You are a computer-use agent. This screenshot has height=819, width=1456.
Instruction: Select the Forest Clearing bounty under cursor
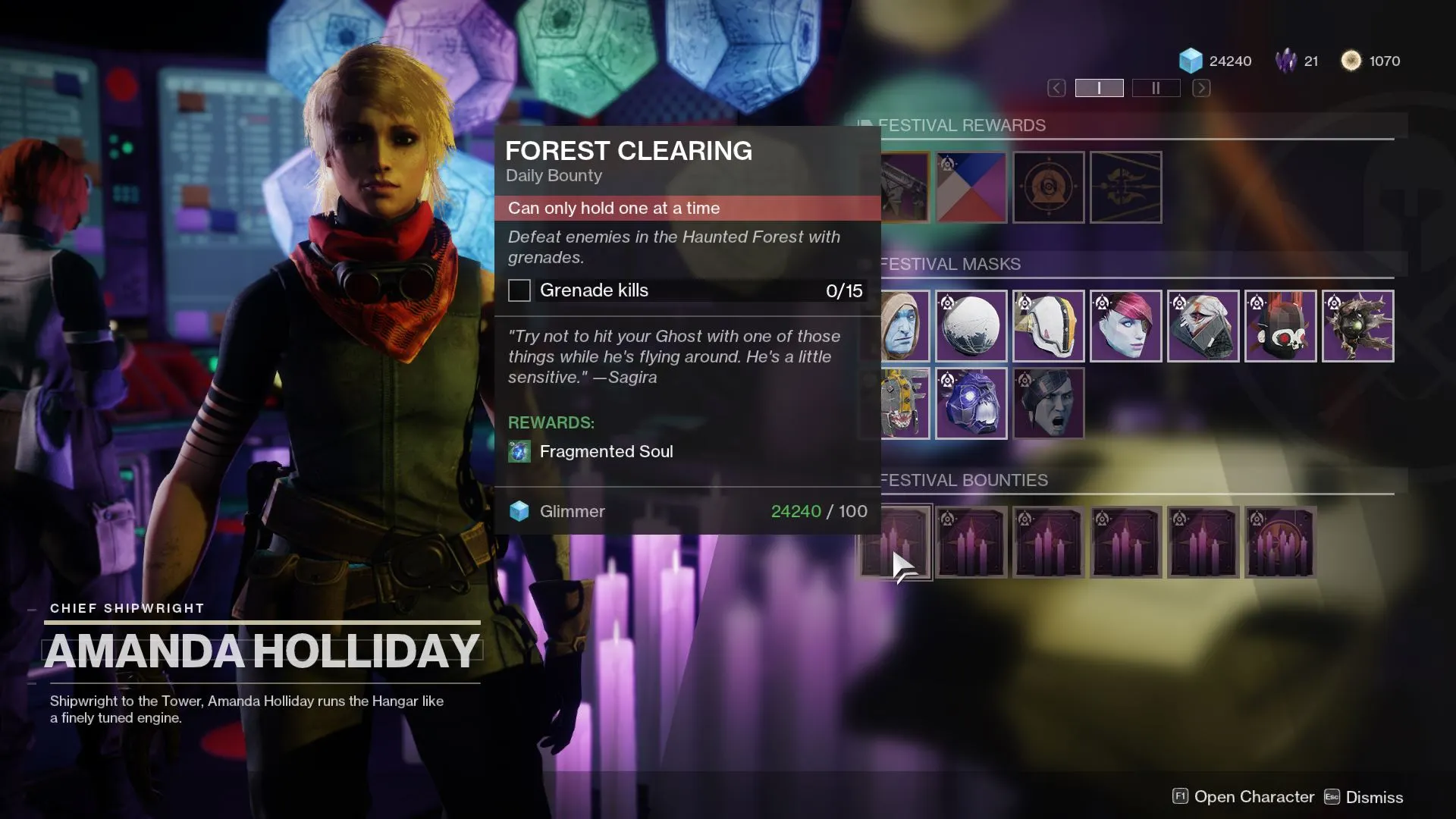[x=896, y=542]
